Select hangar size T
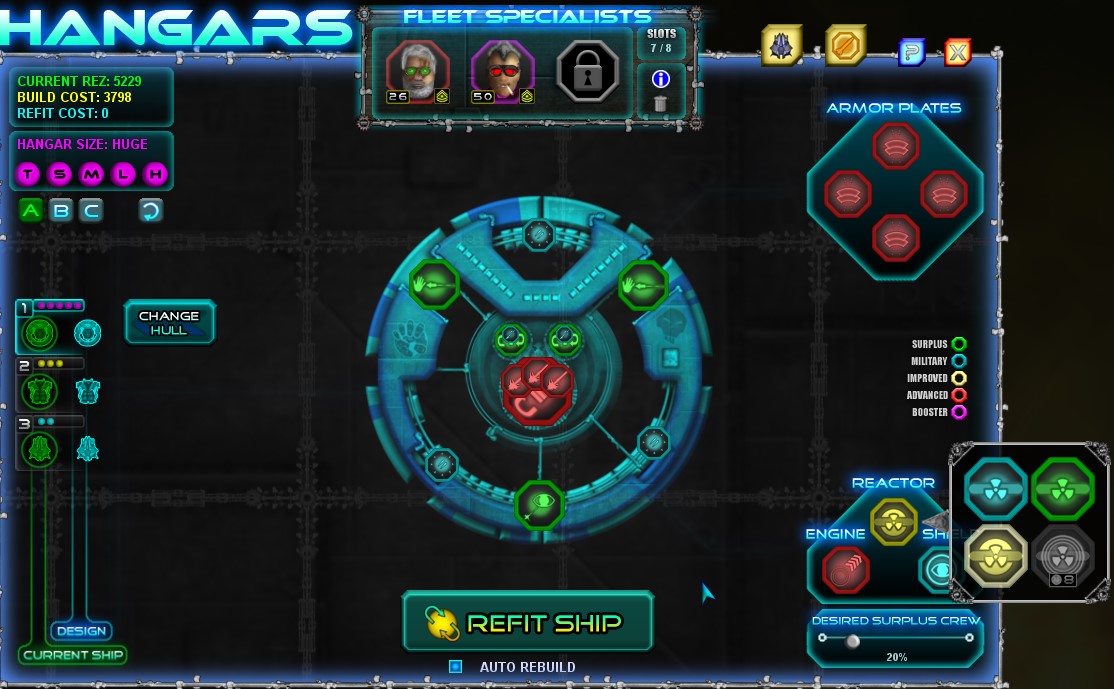This screenshot has height=689, width=1114. (28, 175)
